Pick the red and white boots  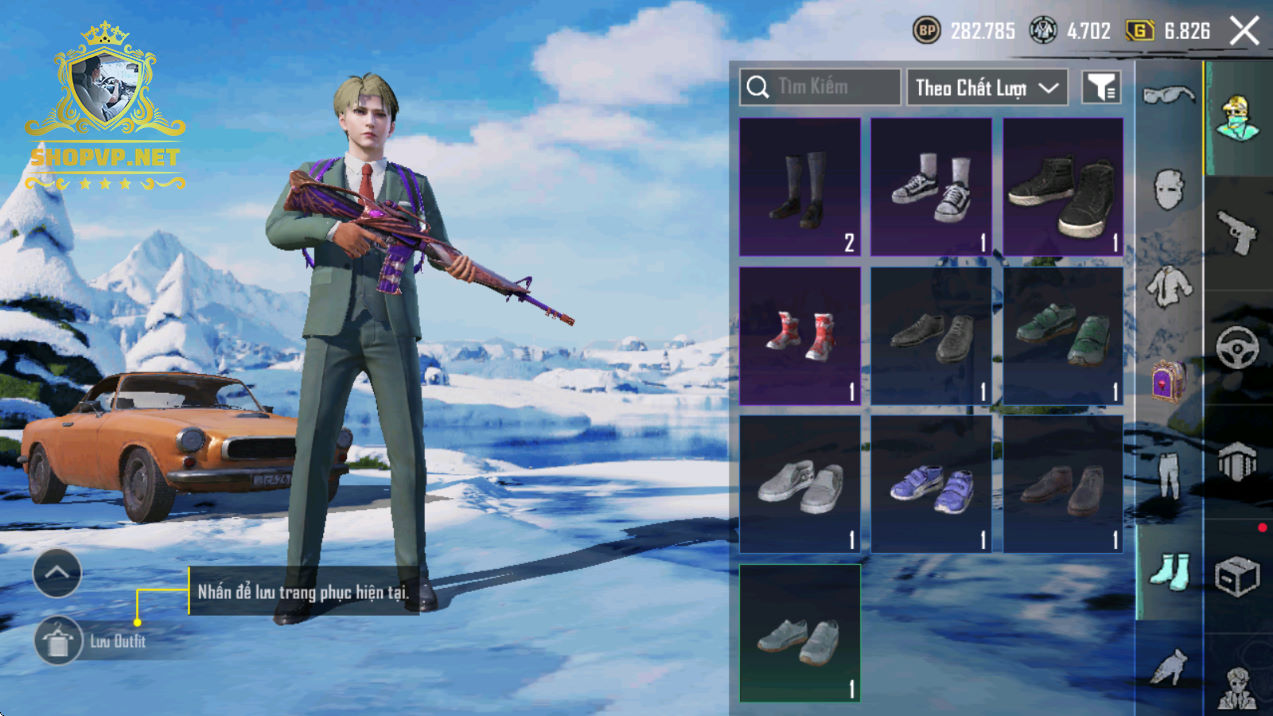800,335
